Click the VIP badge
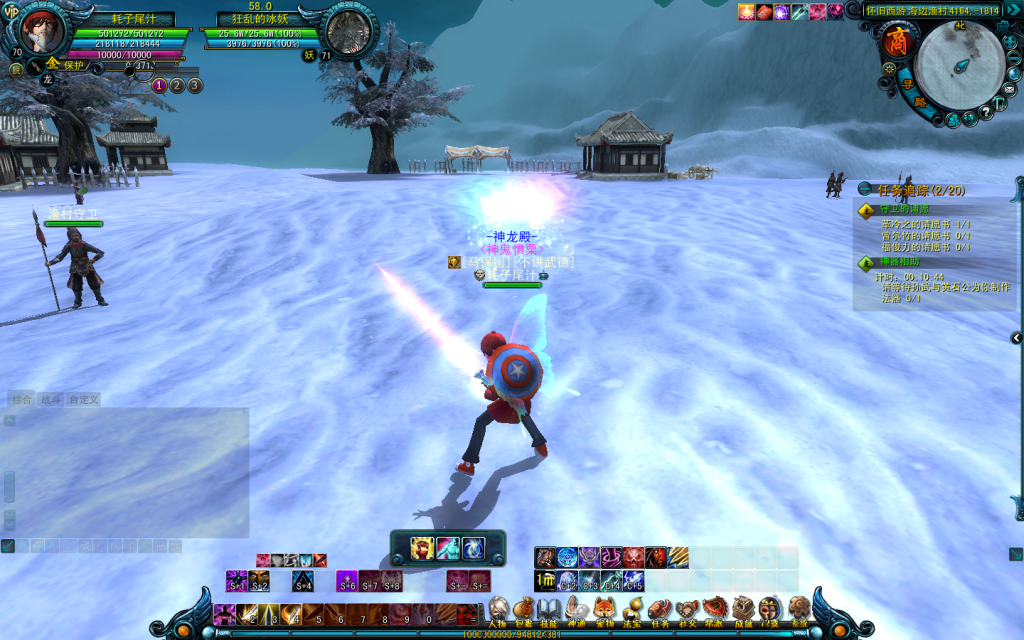 click(x=12, y=11)
